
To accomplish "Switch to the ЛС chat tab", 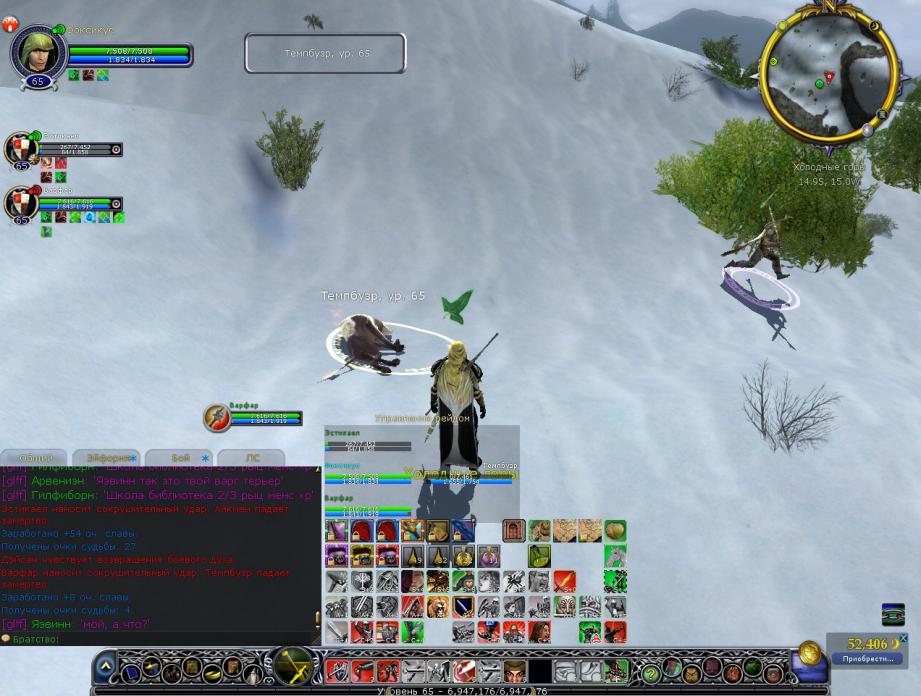I will coord(252,458).
